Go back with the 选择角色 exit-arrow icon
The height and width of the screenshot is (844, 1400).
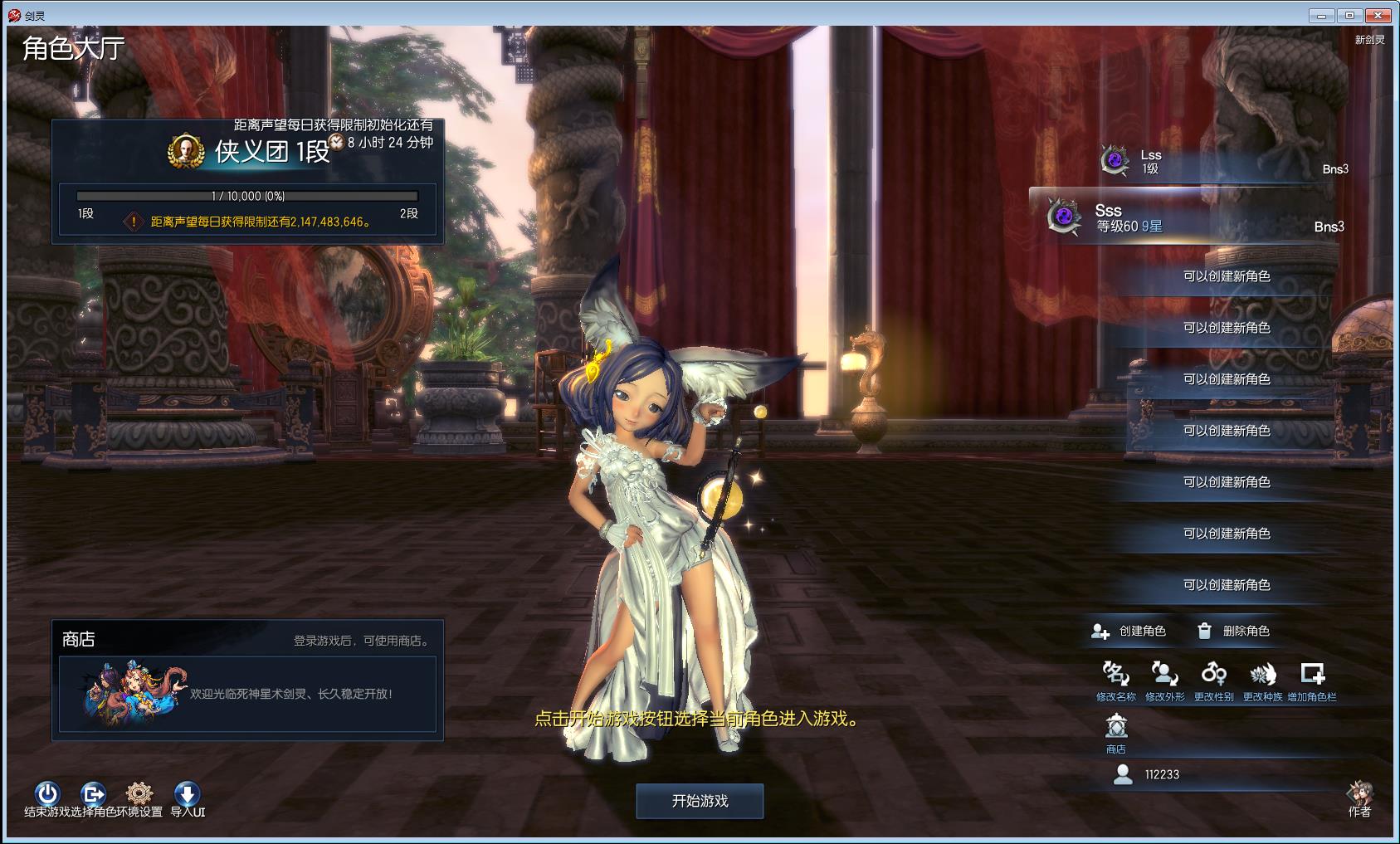(x=93, y=793)
